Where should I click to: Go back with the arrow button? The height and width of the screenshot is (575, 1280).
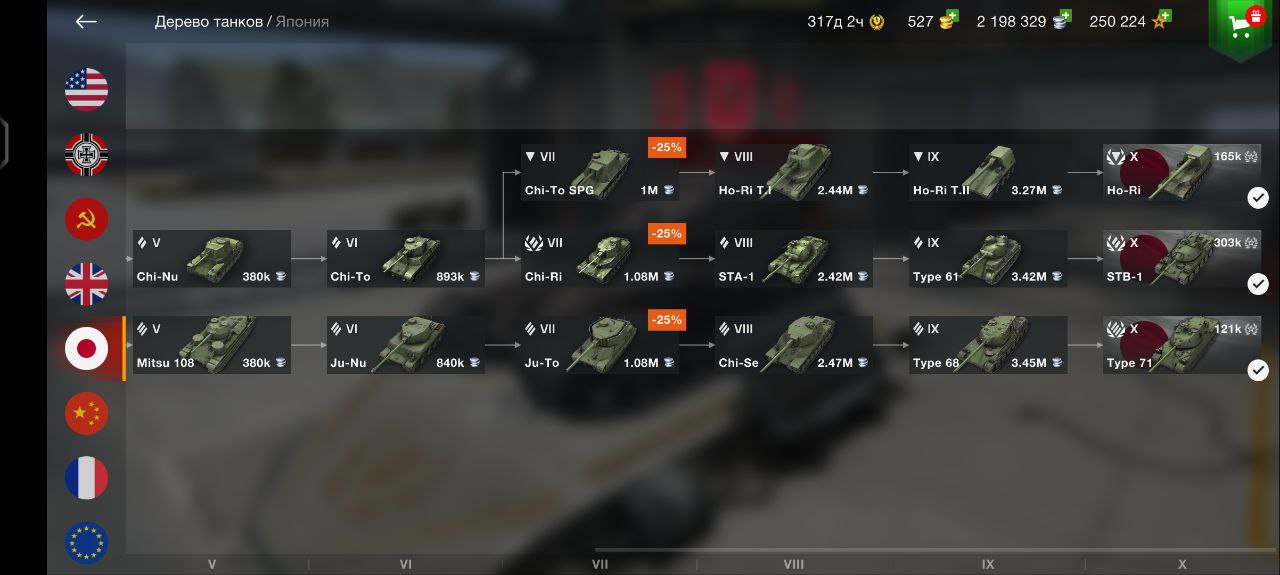(x=86, y=22)
